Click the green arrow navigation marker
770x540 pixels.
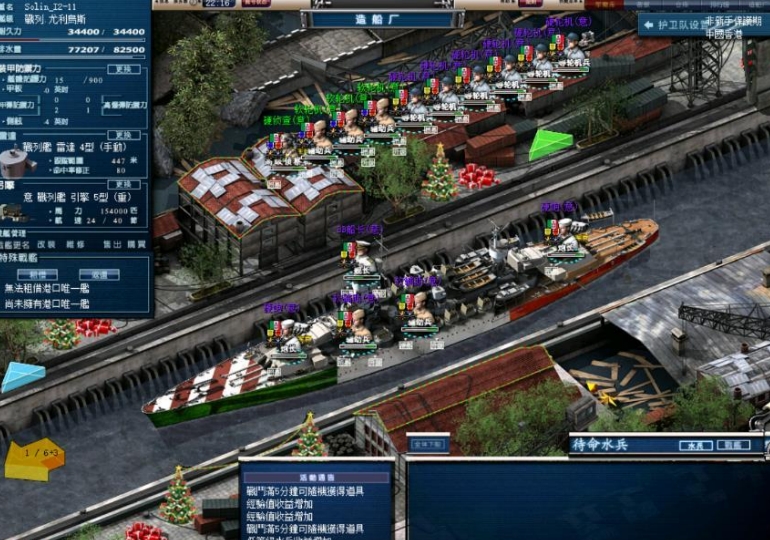pos(549,144)
